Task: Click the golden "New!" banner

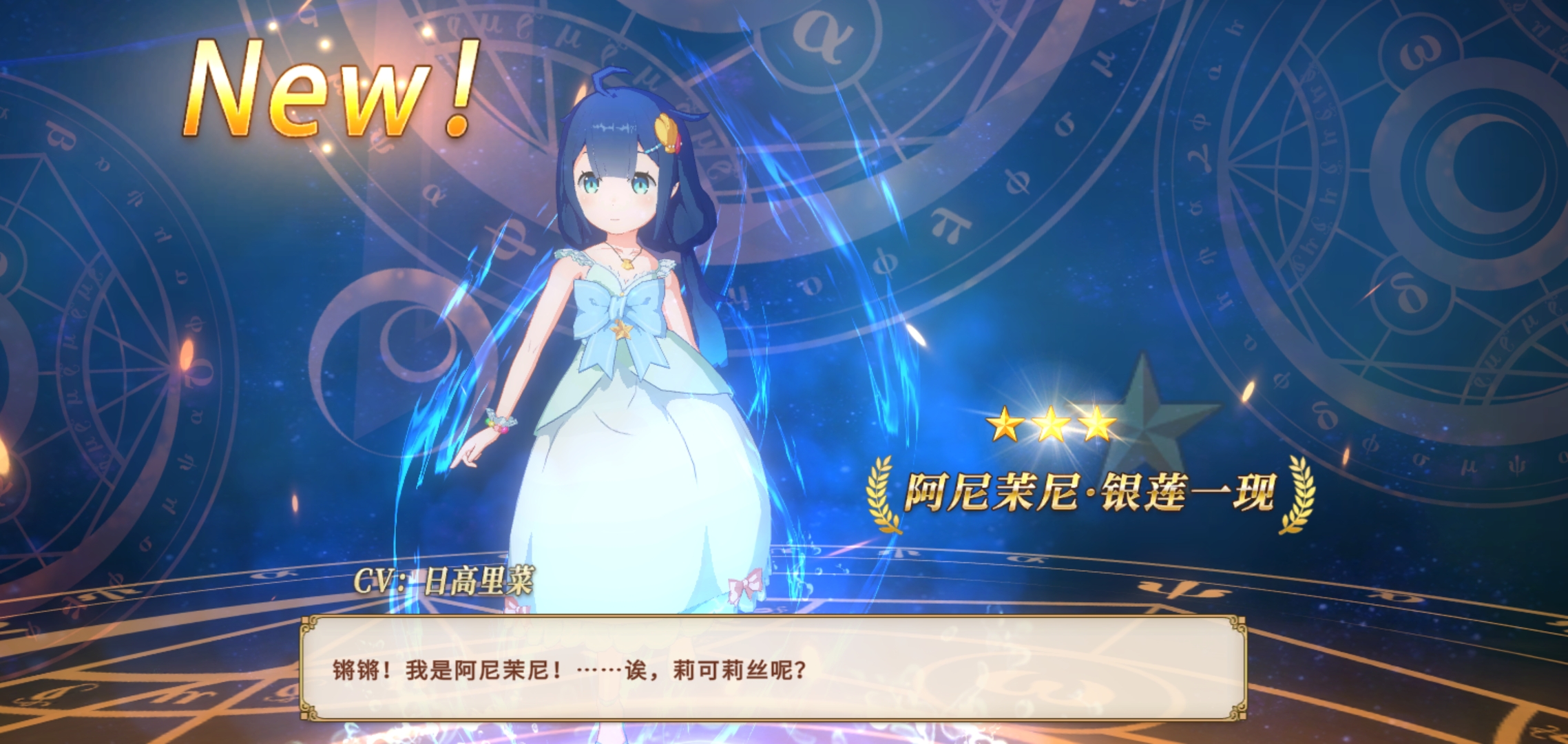Action: (331, 90)
